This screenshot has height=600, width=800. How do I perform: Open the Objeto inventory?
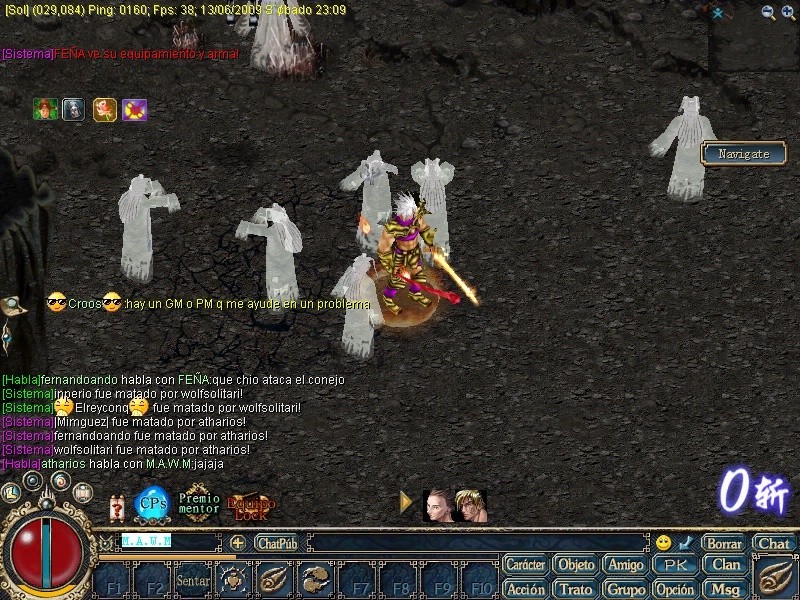(575, 565)
